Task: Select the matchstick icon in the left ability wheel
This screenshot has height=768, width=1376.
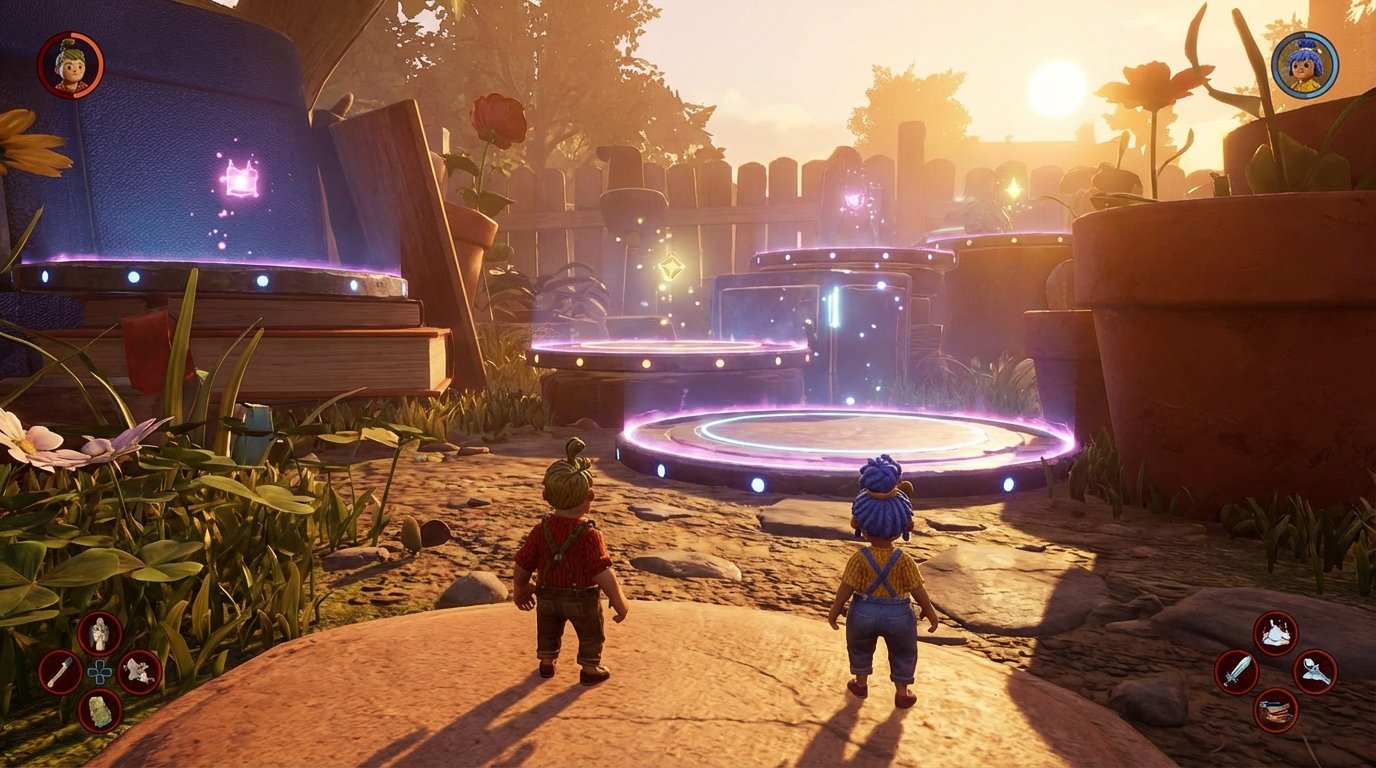Action: coord(58,671)
